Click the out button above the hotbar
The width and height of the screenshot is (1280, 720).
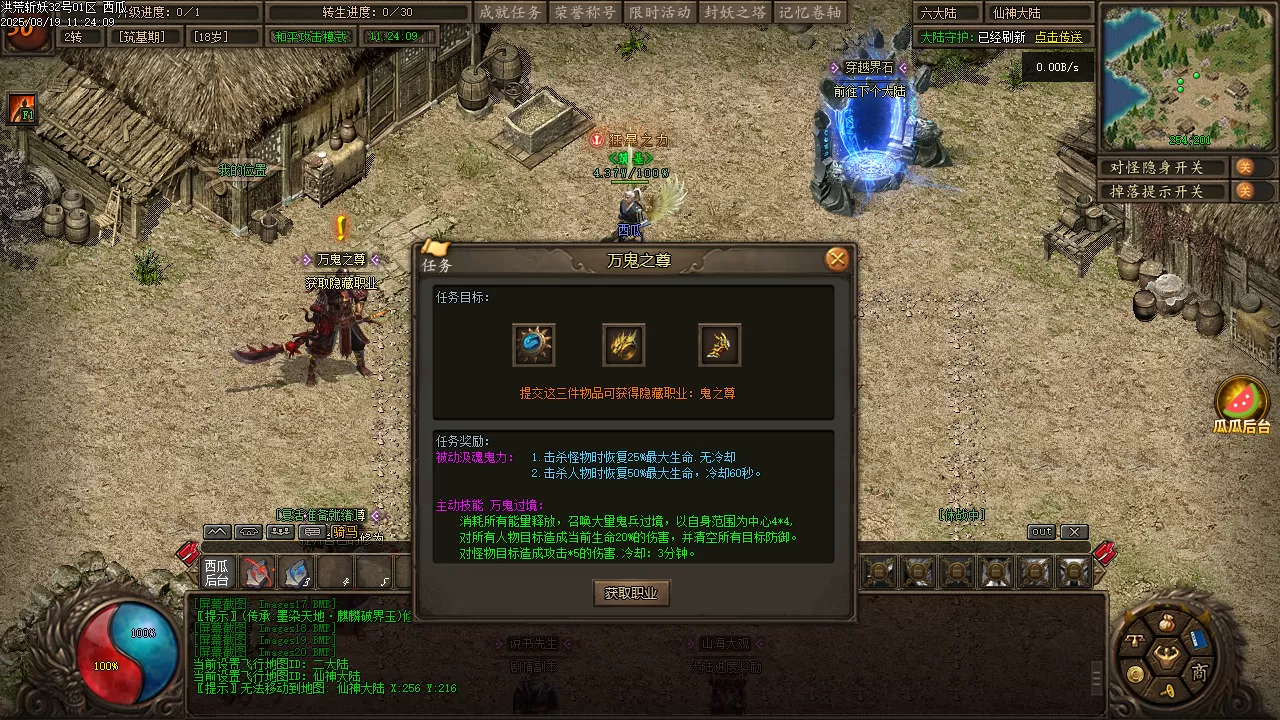pyautogui.click(x=1041, y=532)
